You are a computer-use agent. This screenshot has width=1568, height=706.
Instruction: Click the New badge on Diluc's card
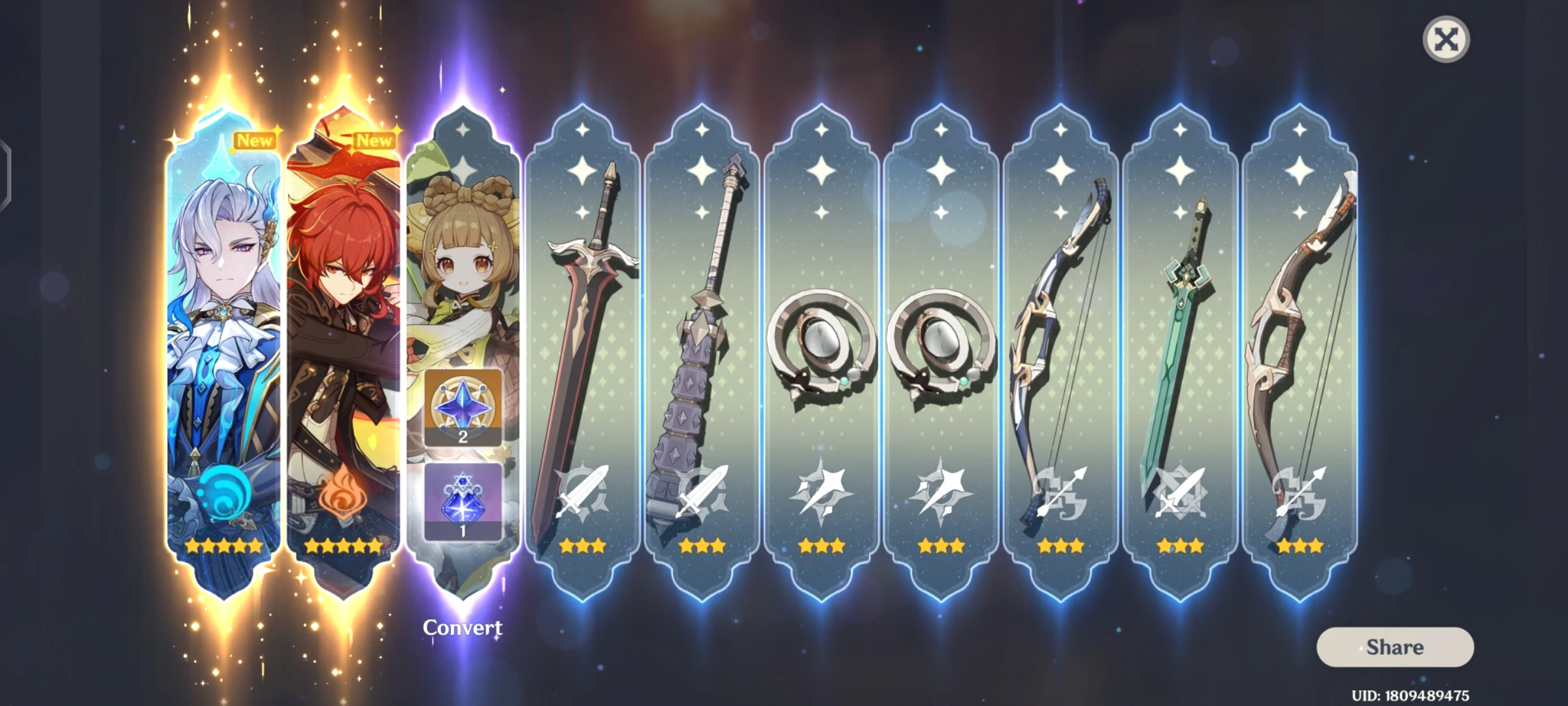pyautogui.click(x=376, y=139)
